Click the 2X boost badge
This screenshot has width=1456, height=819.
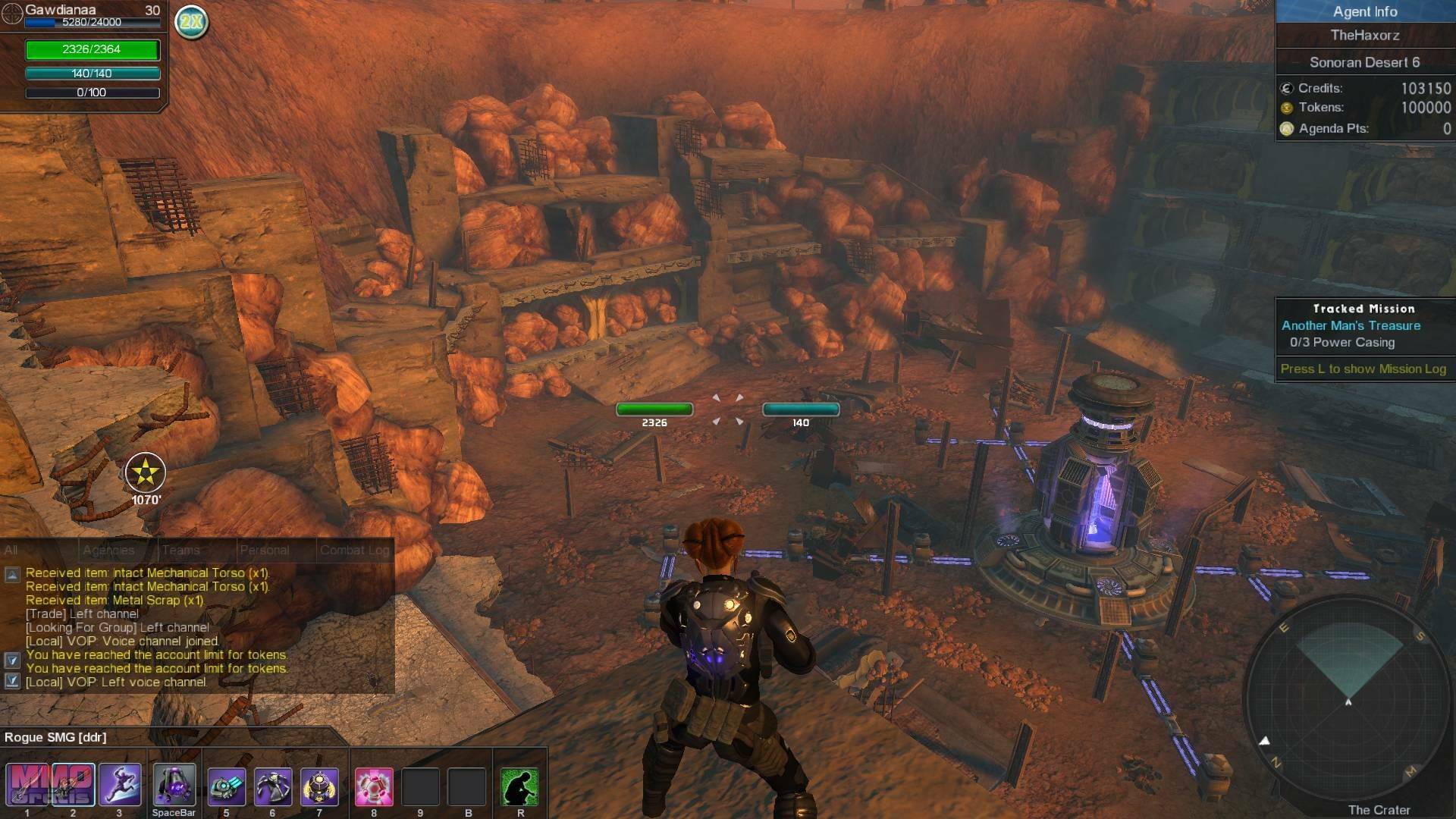[191, 22]
